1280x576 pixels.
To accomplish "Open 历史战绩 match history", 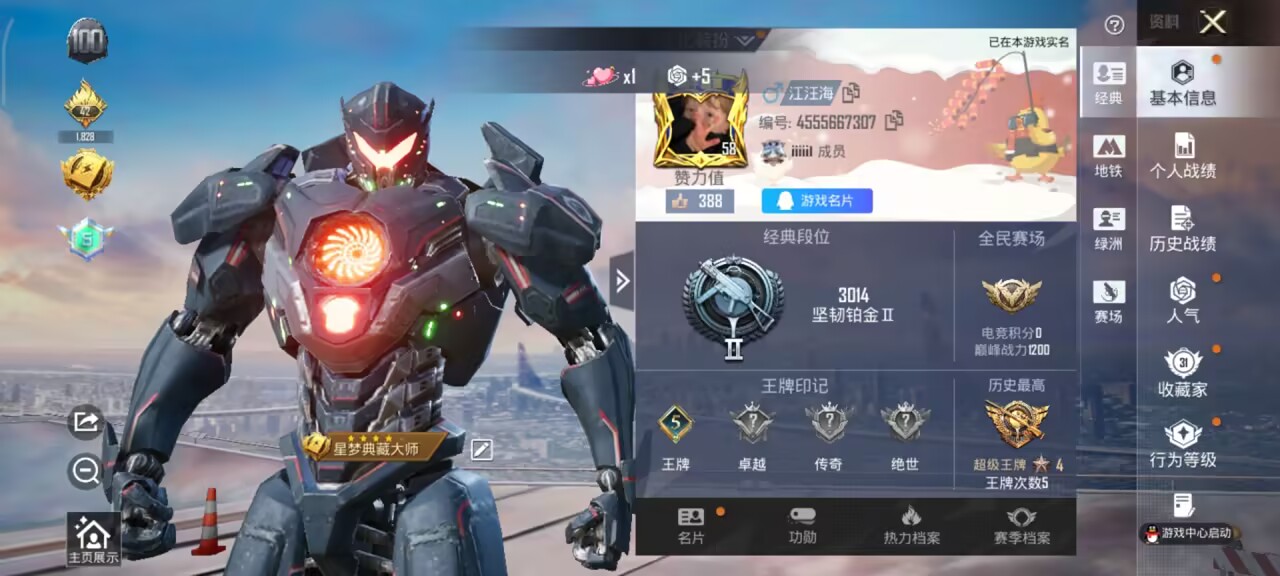I will 1182,229.
